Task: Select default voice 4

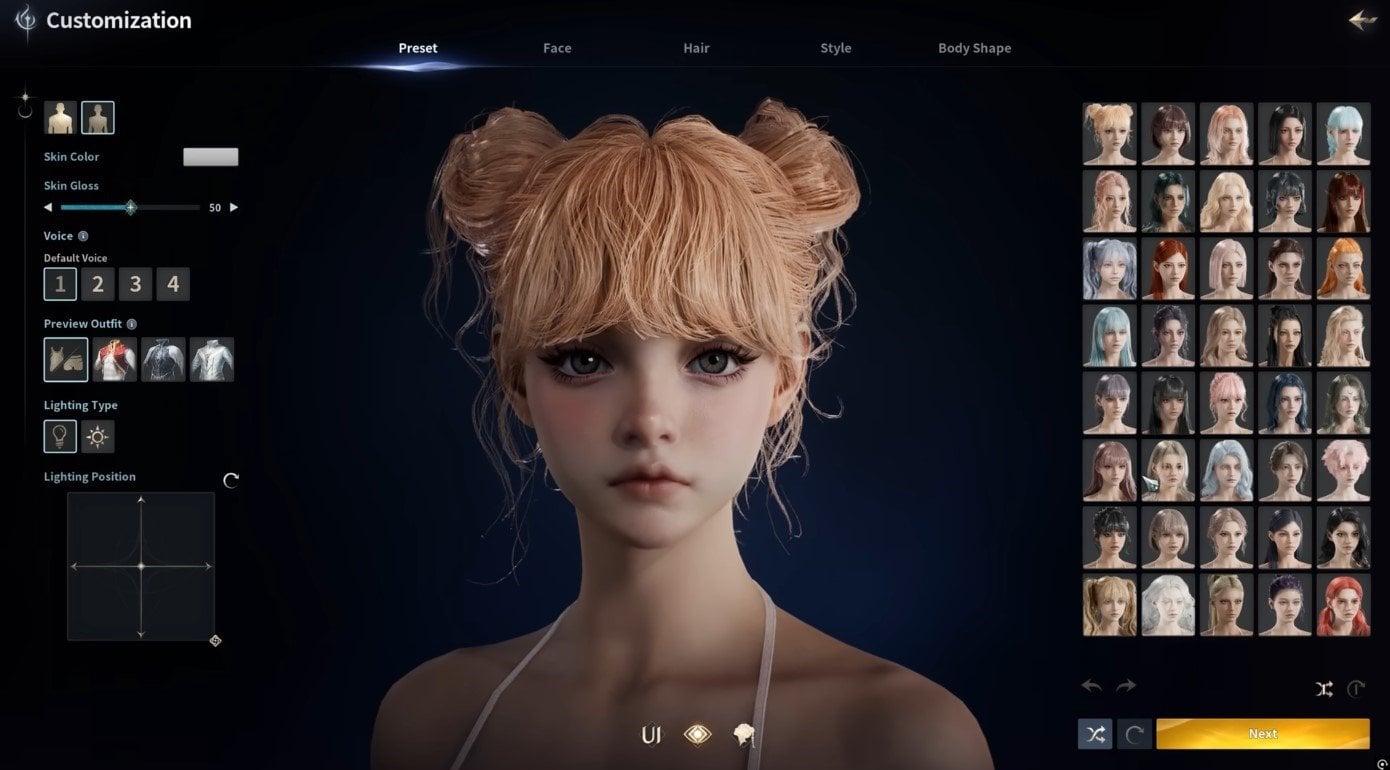Action: pos(173,285)
